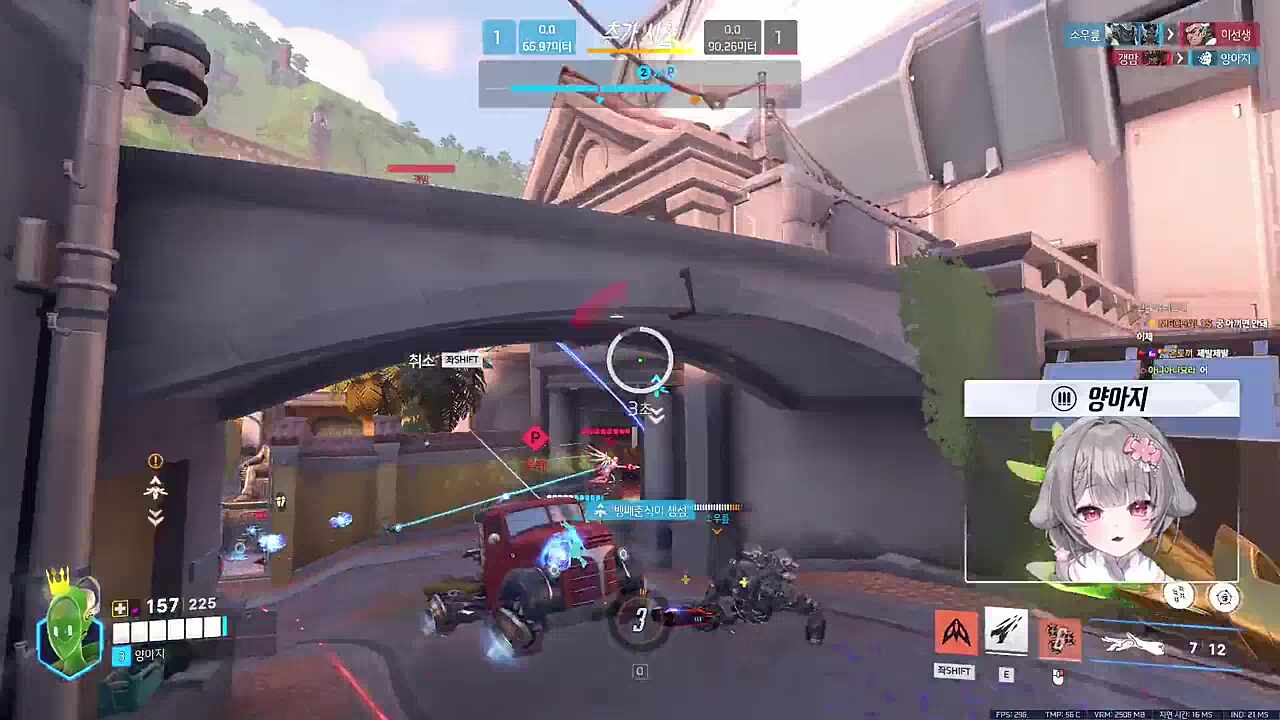This screenshot has height=720, width=1280.
Task: Click the red P ping marker
Action: pyautogui.click(x=536, y=438)
